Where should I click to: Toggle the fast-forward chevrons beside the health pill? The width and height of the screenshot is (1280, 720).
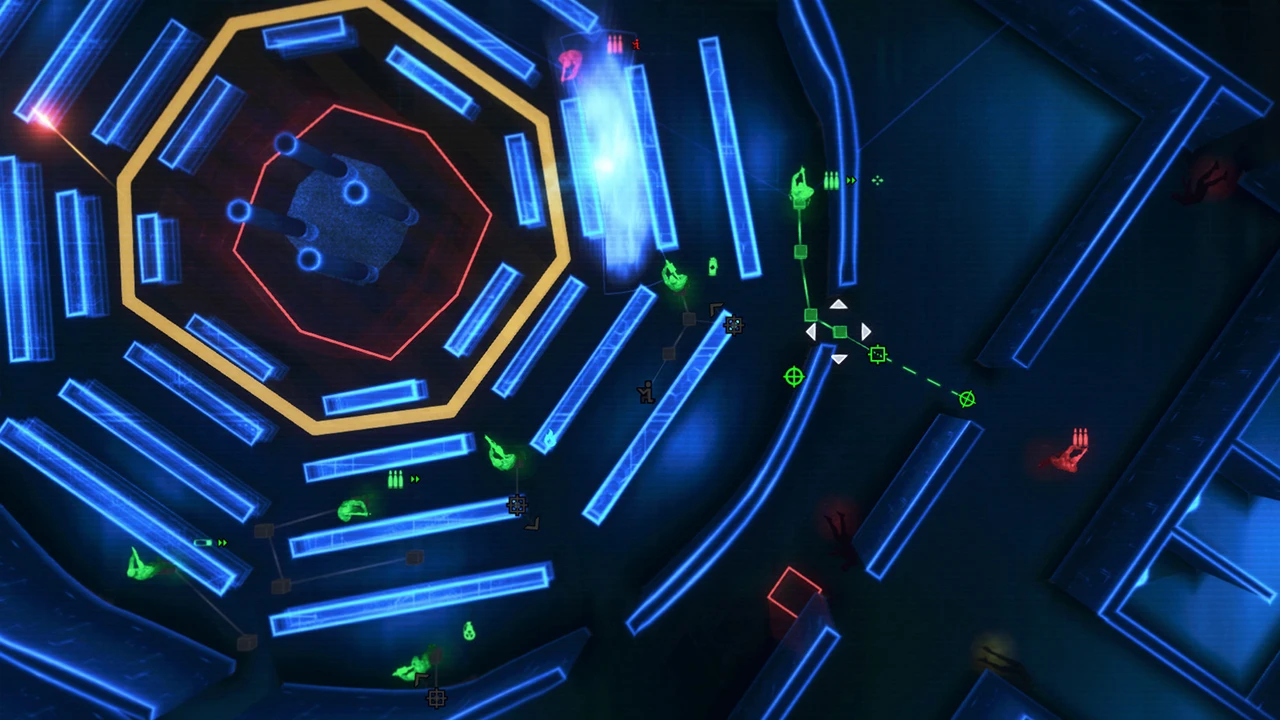(x=221, y=543)
